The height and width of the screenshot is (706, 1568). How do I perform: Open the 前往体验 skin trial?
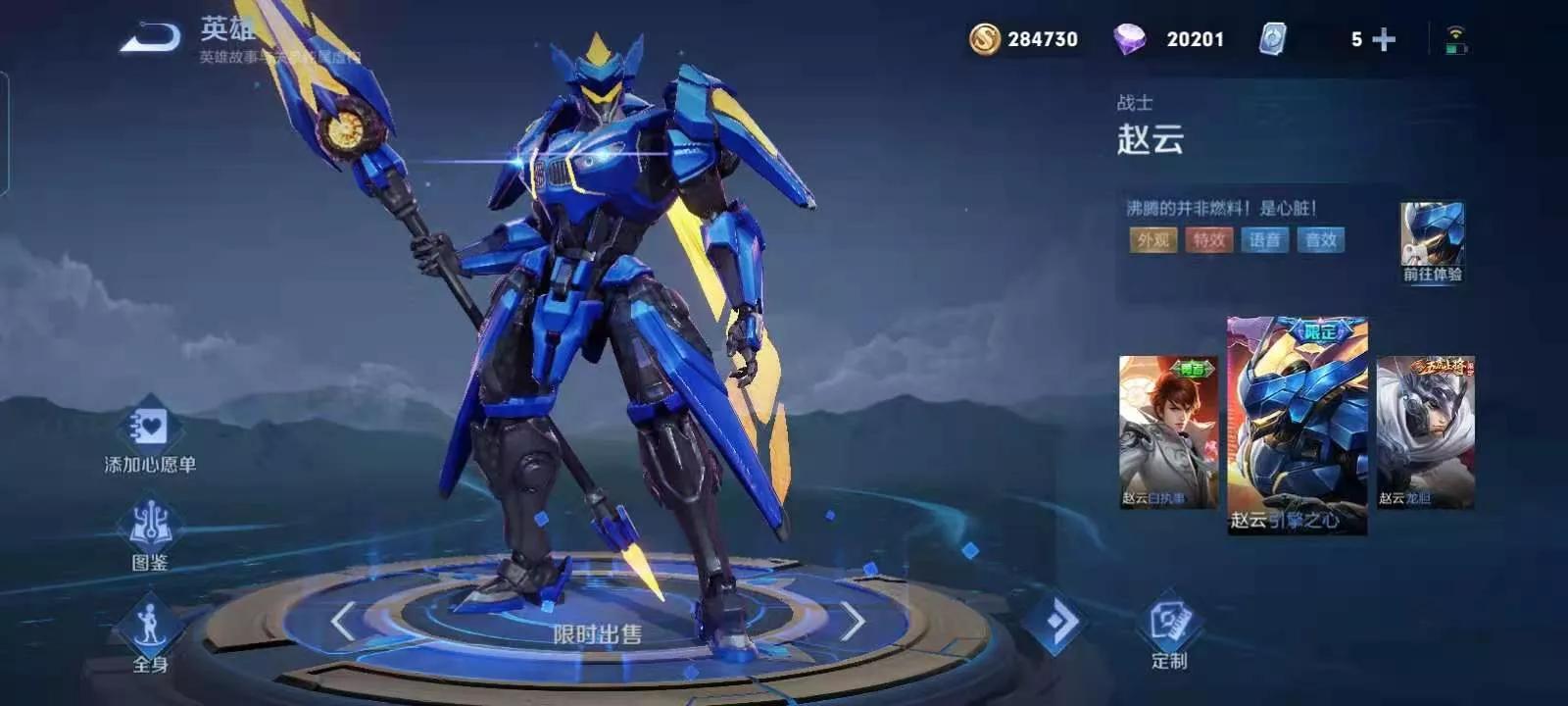point(1432,241)
